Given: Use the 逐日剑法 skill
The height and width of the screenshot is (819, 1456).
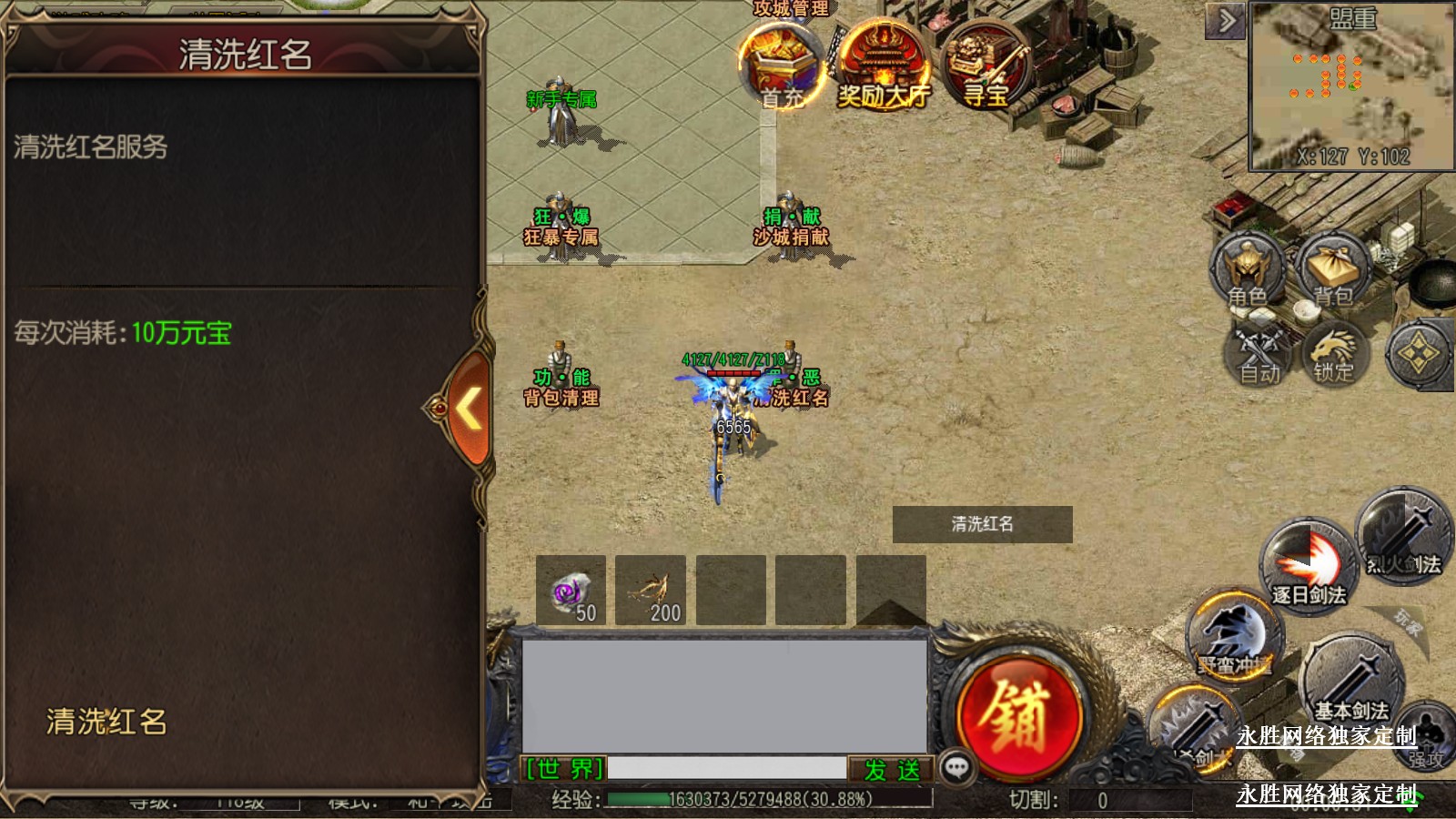Looking at the screenshot, I should pos(1309,564).
